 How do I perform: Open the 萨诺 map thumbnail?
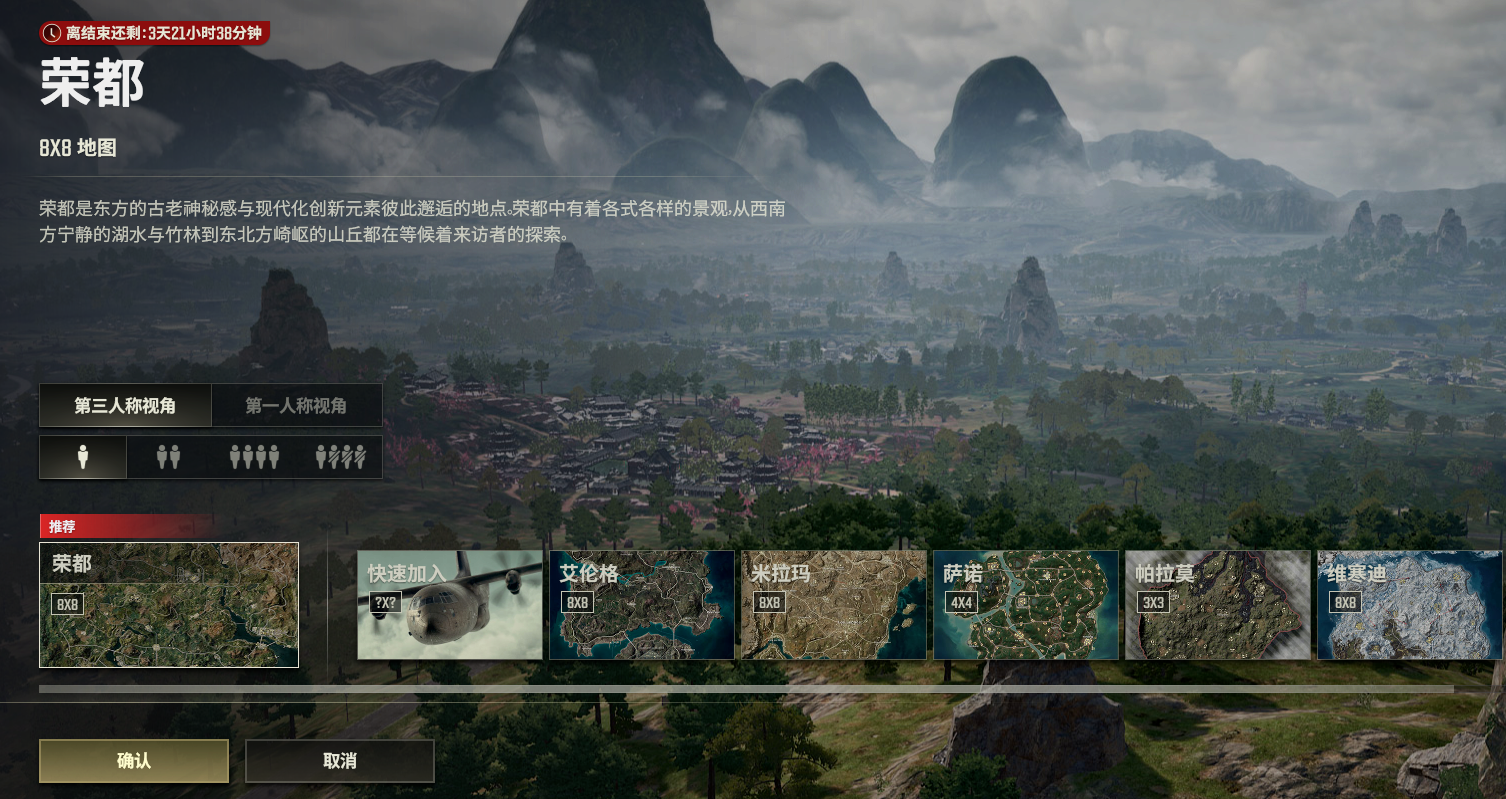coord(1025,604)
